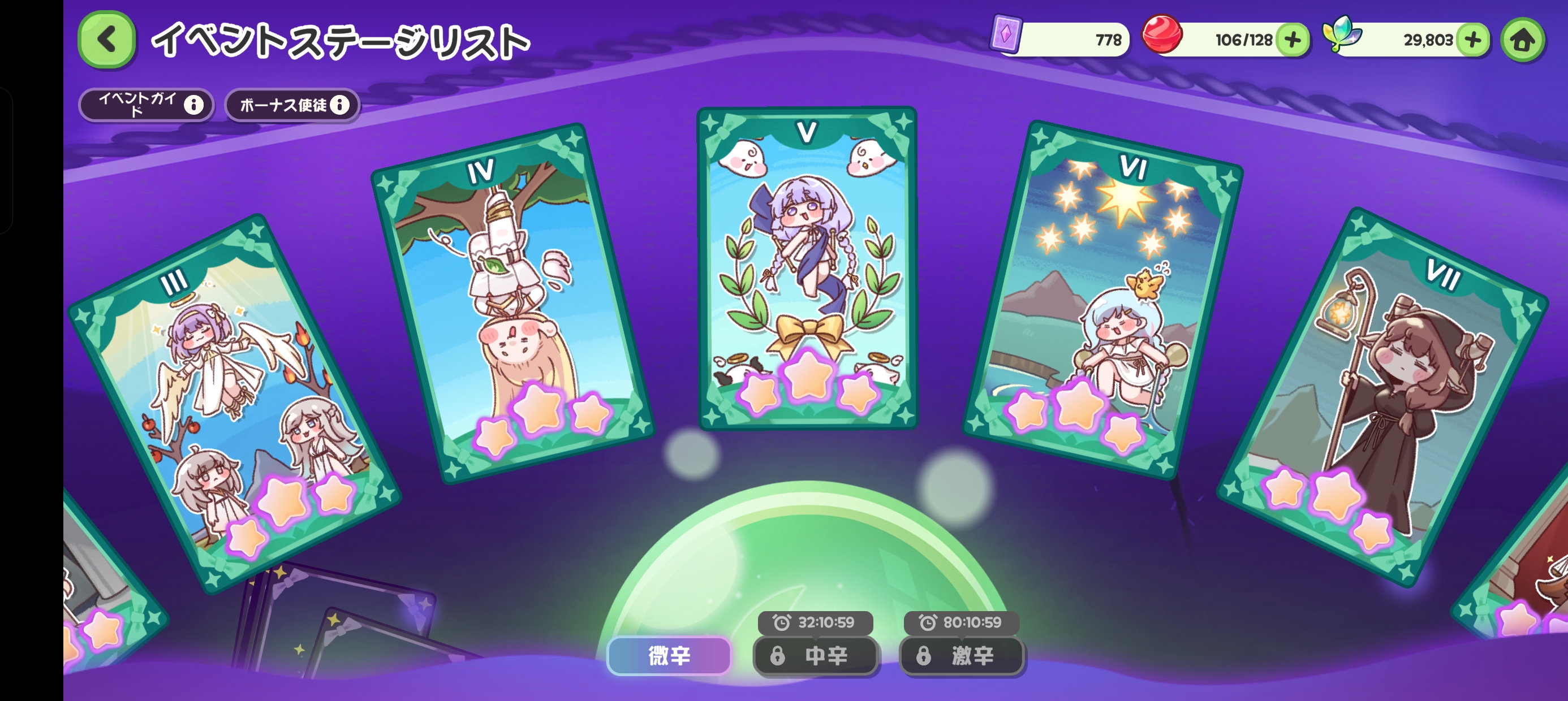This screenshot has width=1568, height=701.
Task: Switch to 微辛 difficulty
Action: coord(669,655)
